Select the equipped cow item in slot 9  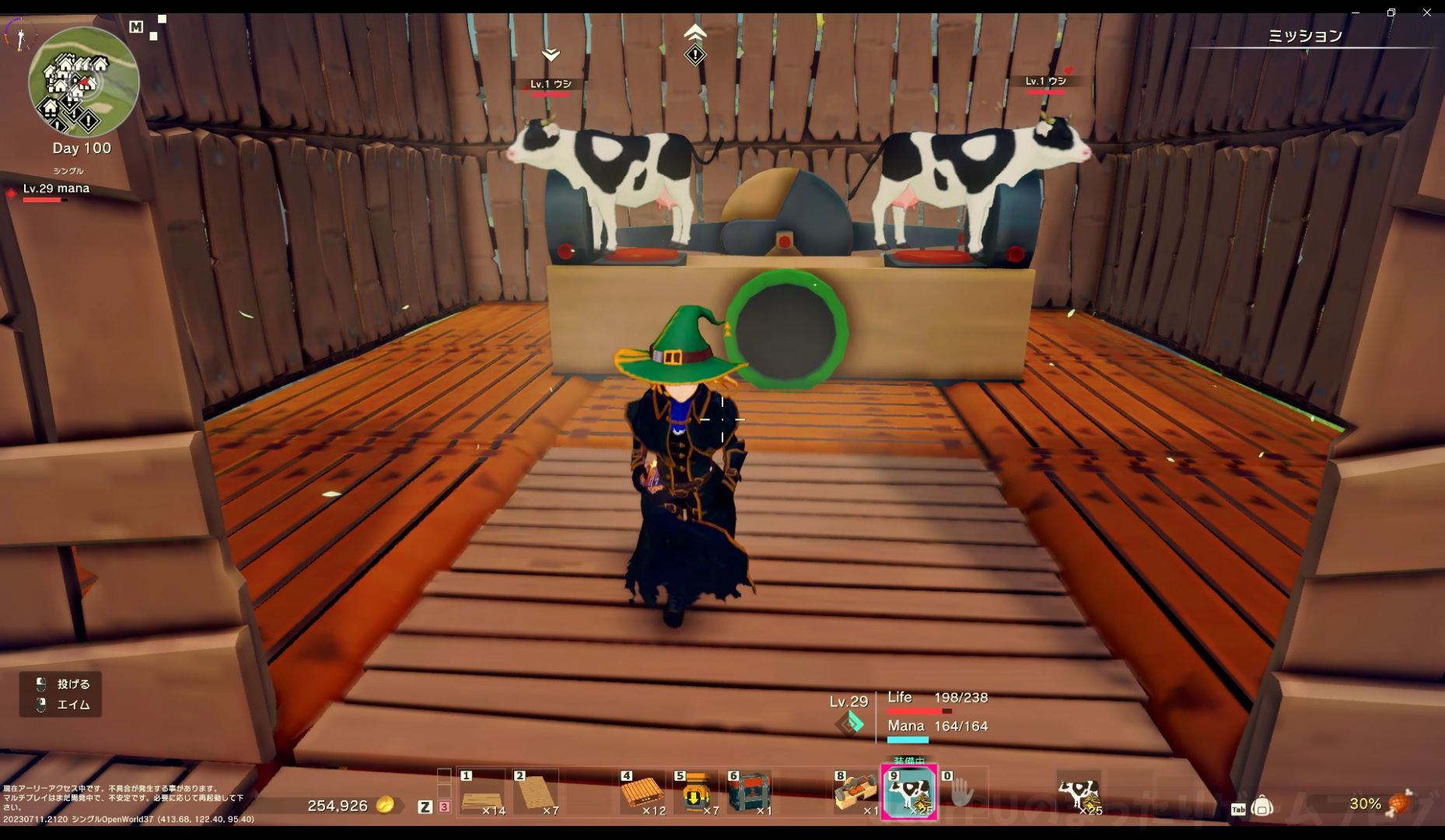[x=908, y=793]
